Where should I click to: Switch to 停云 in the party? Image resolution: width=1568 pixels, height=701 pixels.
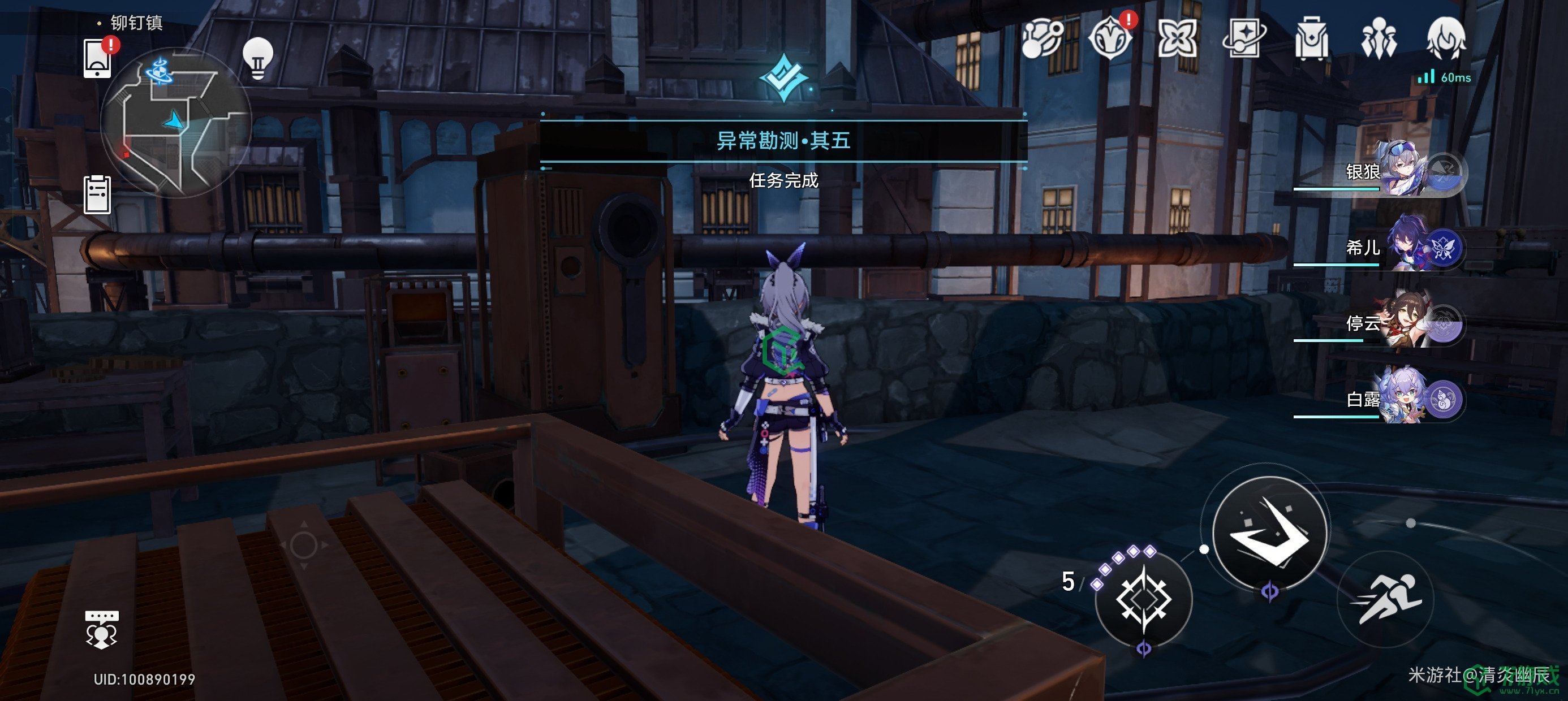pos(1400,322)
